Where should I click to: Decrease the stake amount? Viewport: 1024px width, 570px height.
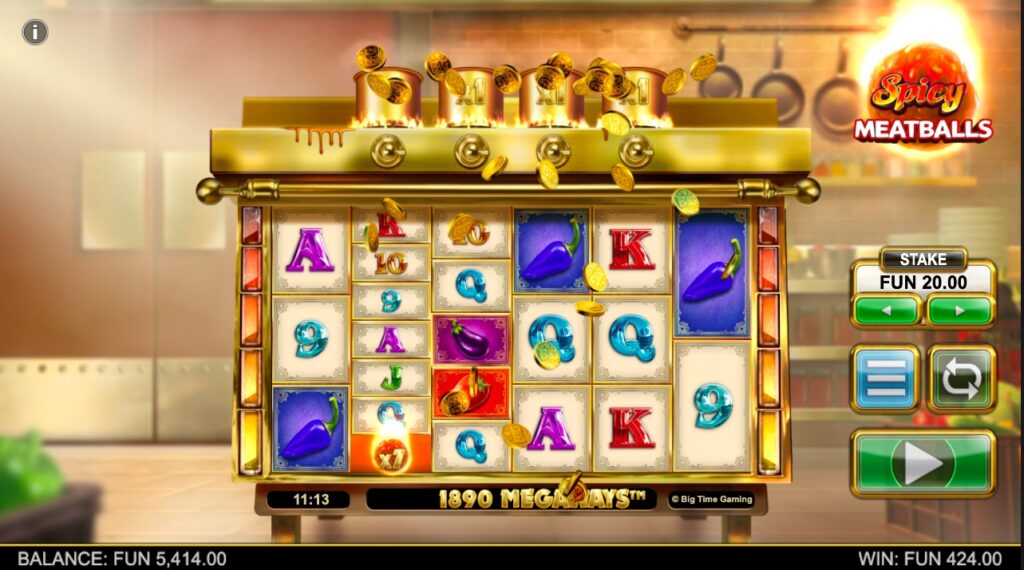[886, 310]
